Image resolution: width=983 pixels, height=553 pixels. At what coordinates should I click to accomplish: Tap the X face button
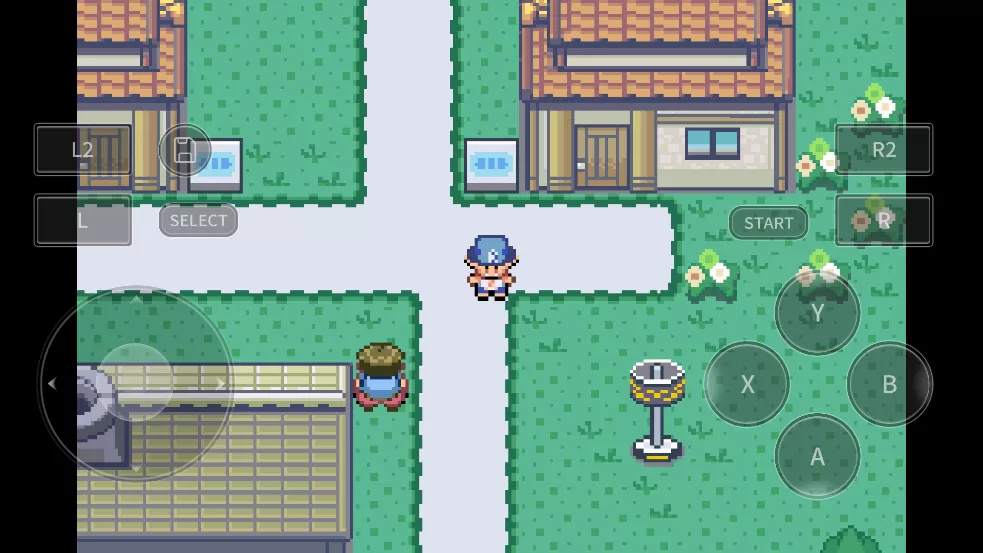pos(747,384)
